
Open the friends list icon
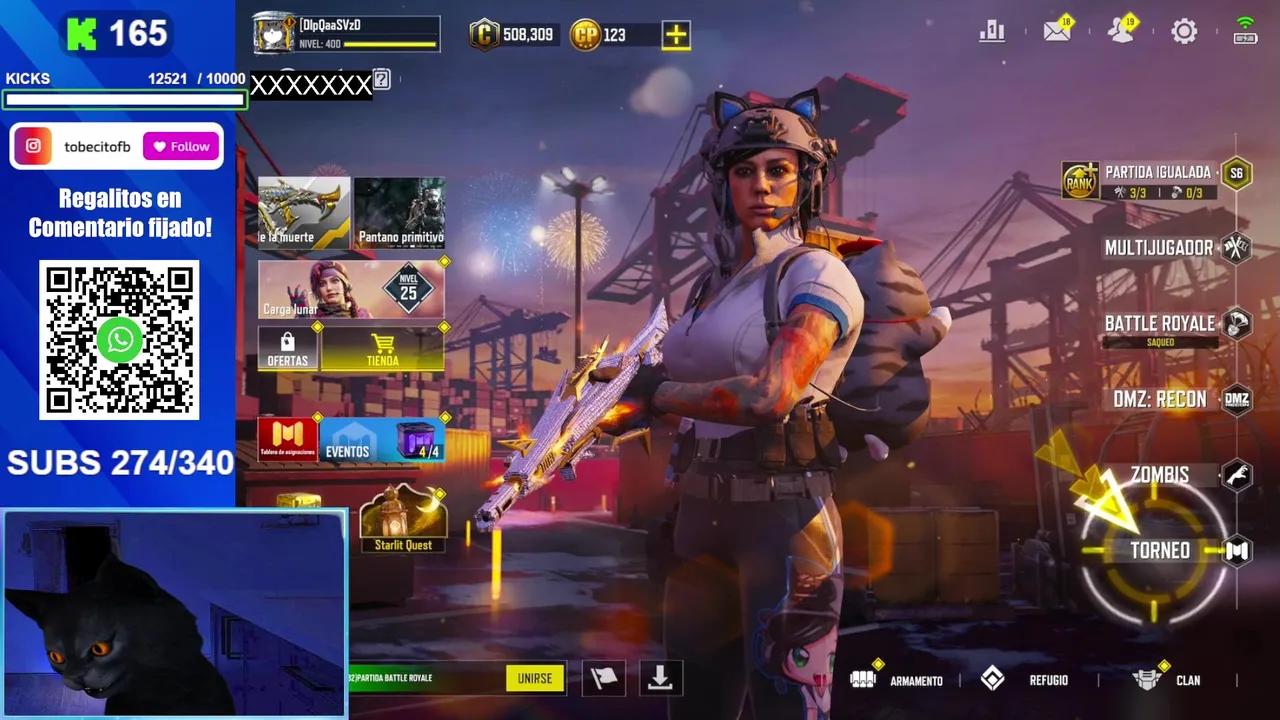[x=1121, y=30]
